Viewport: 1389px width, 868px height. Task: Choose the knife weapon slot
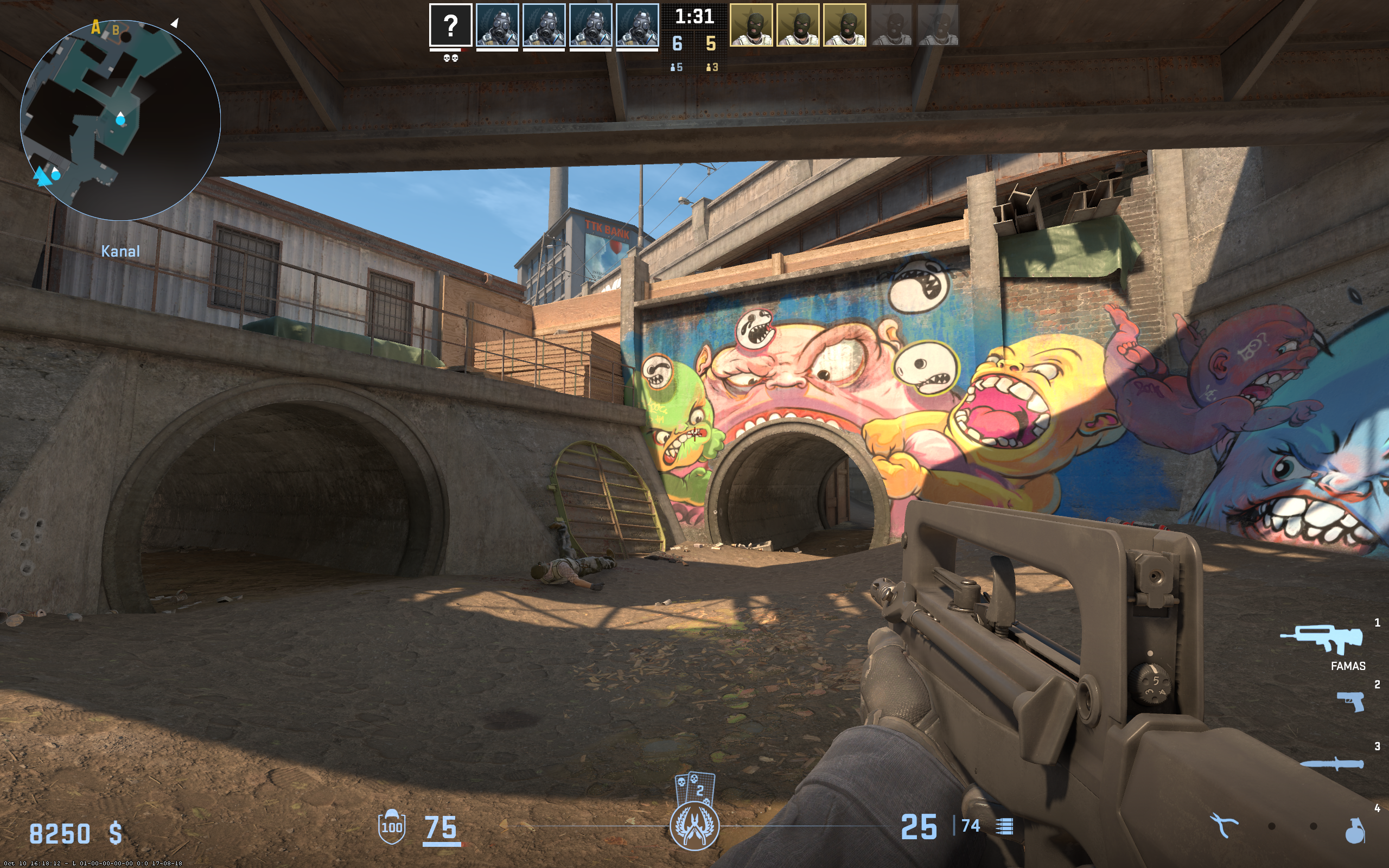(x=1331, y=764)
